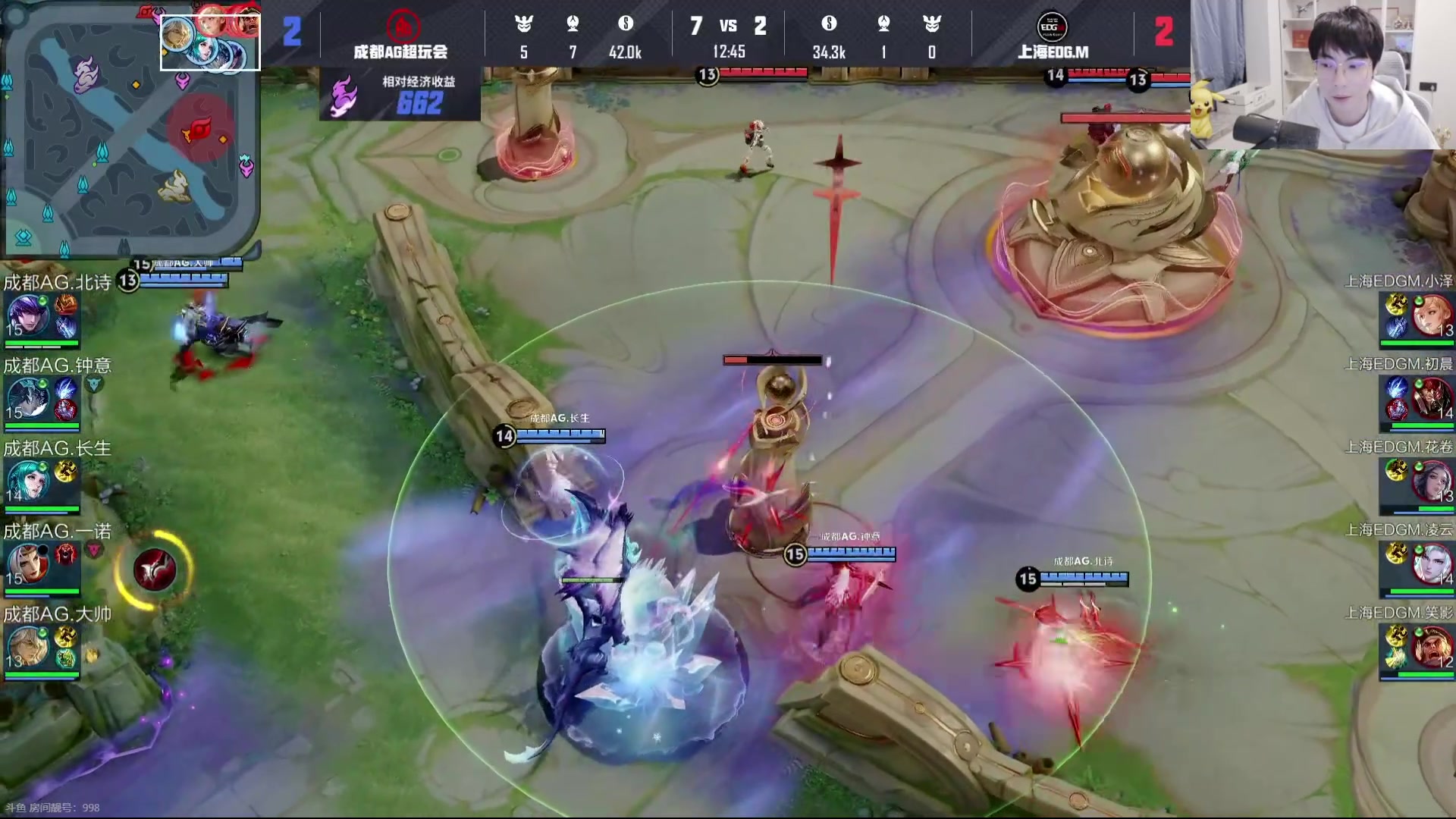Click the streamer webcam overlay
Image resolution: width=1456 pixels, height=819 pixels.
1323,74
